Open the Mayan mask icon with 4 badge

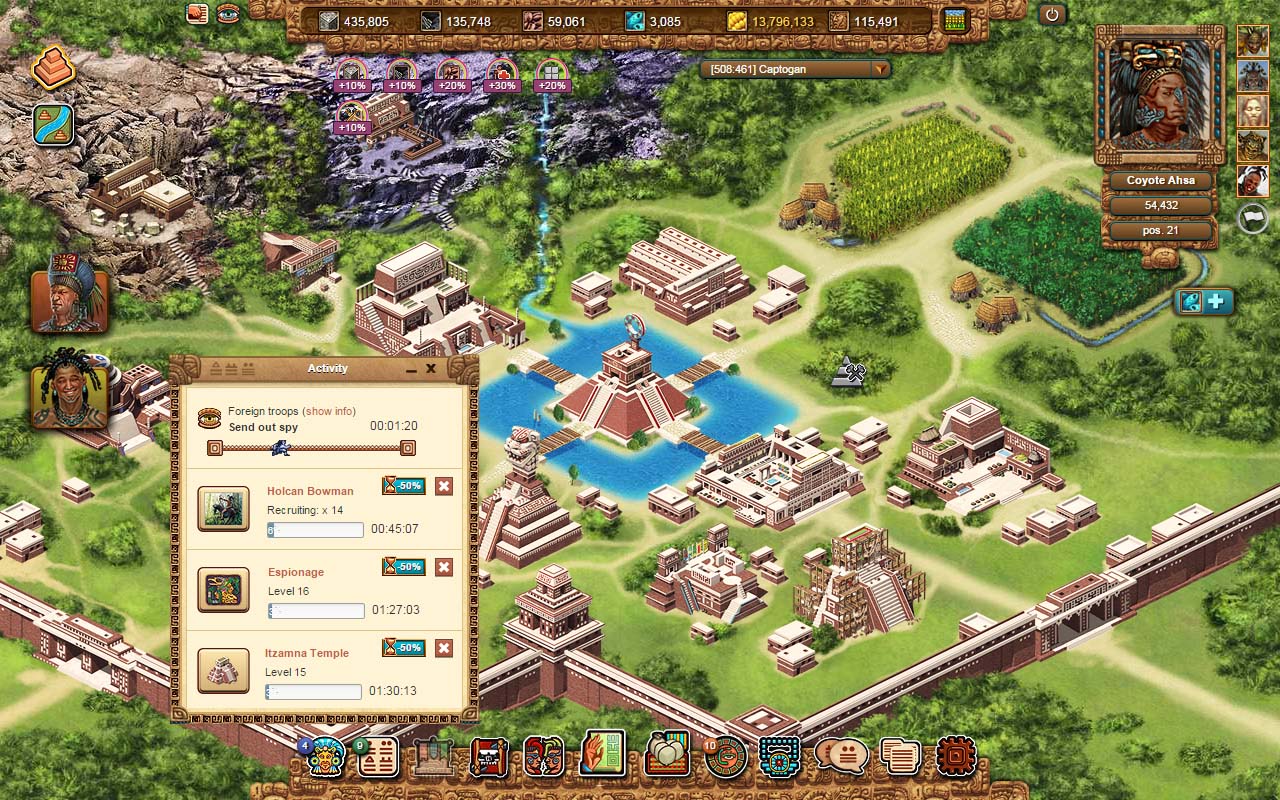point(324,757)
